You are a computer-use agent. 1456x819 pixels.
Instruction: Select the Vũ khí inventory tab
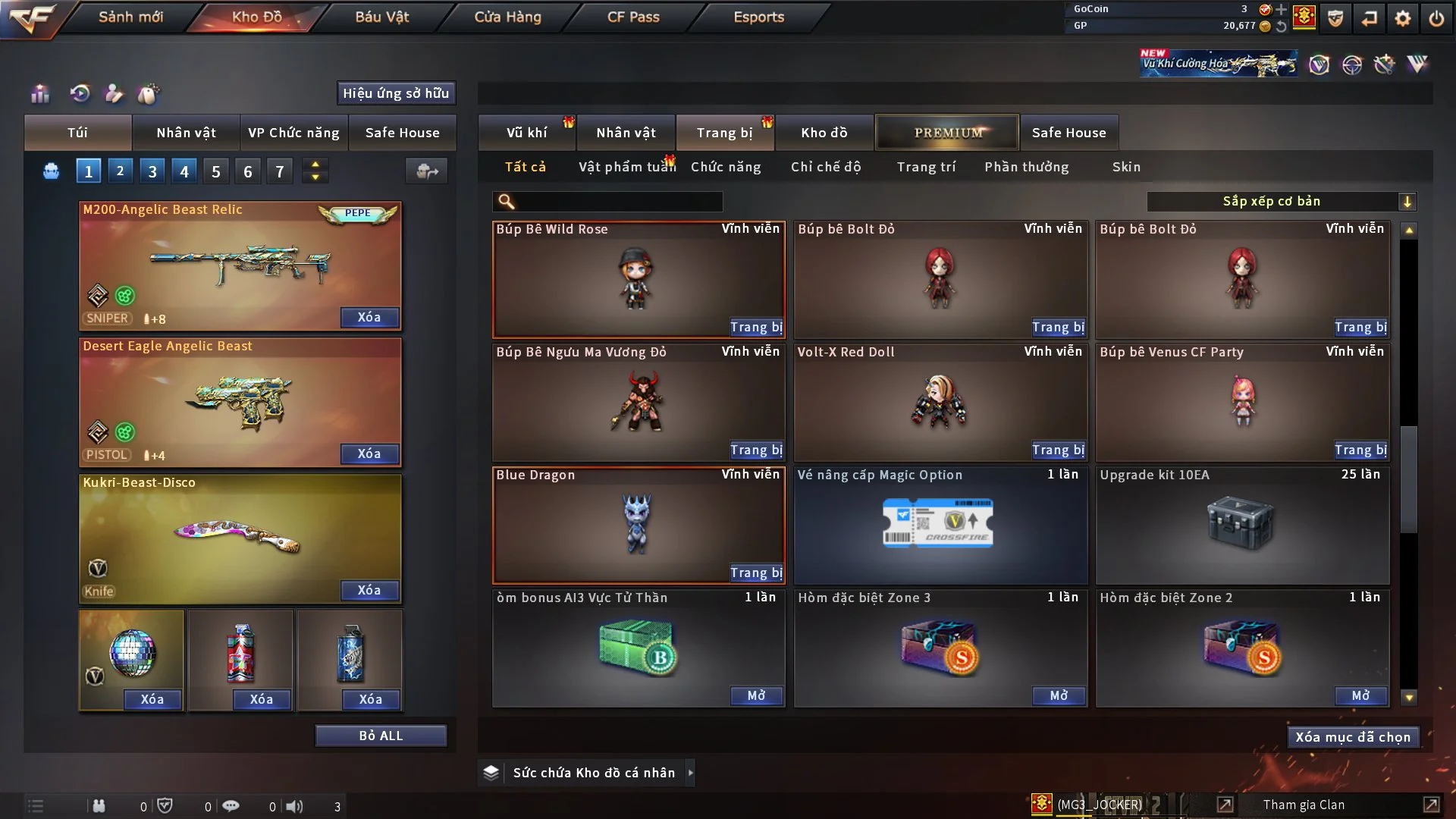526,133
